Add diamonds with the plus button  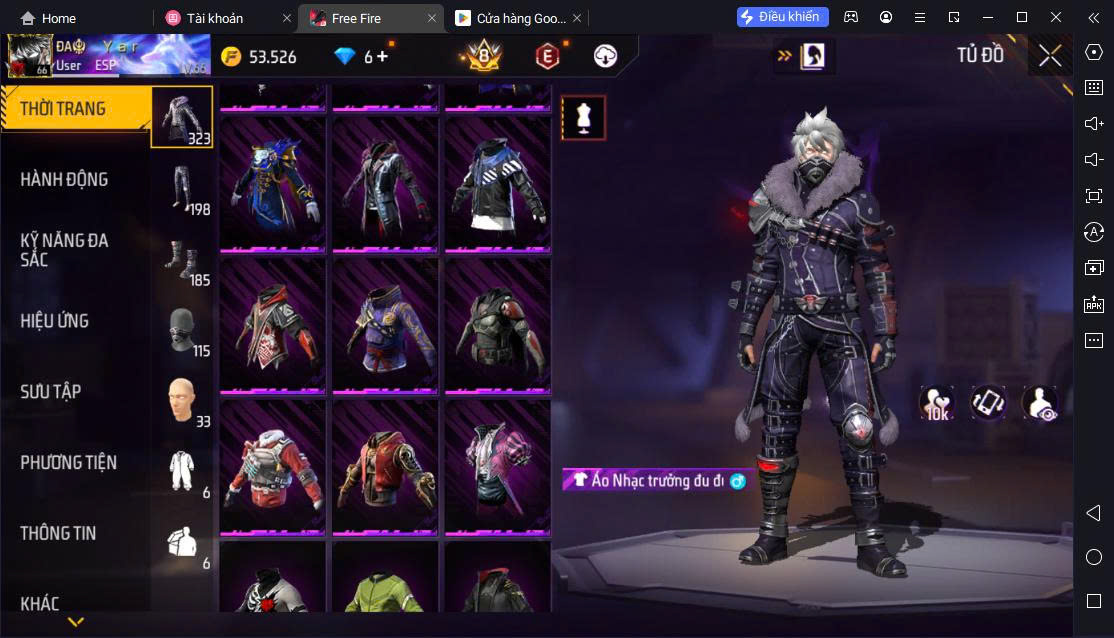click(x=383, y=57)
